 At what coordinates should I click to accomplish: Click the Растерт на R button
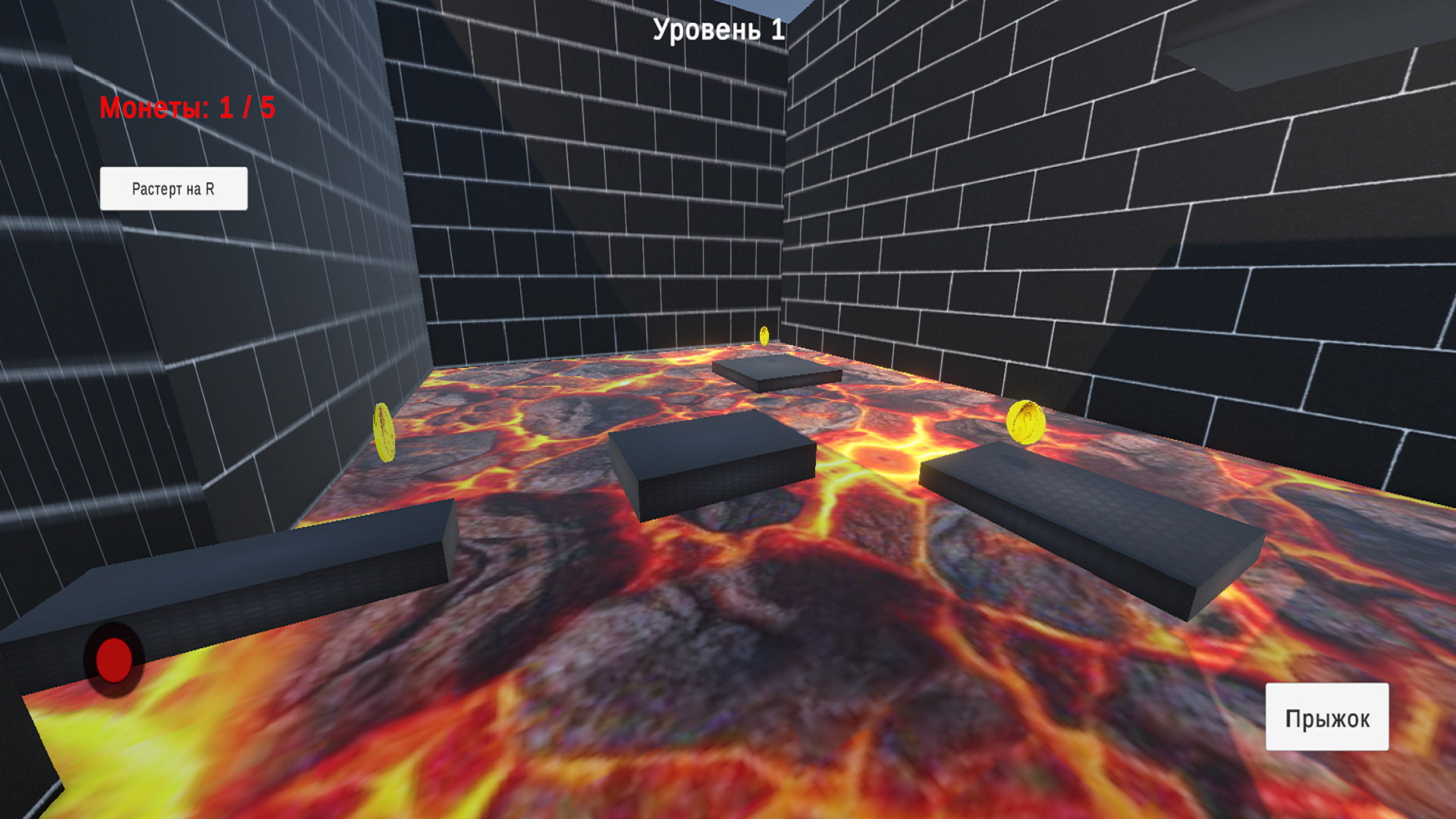point(173,187)
